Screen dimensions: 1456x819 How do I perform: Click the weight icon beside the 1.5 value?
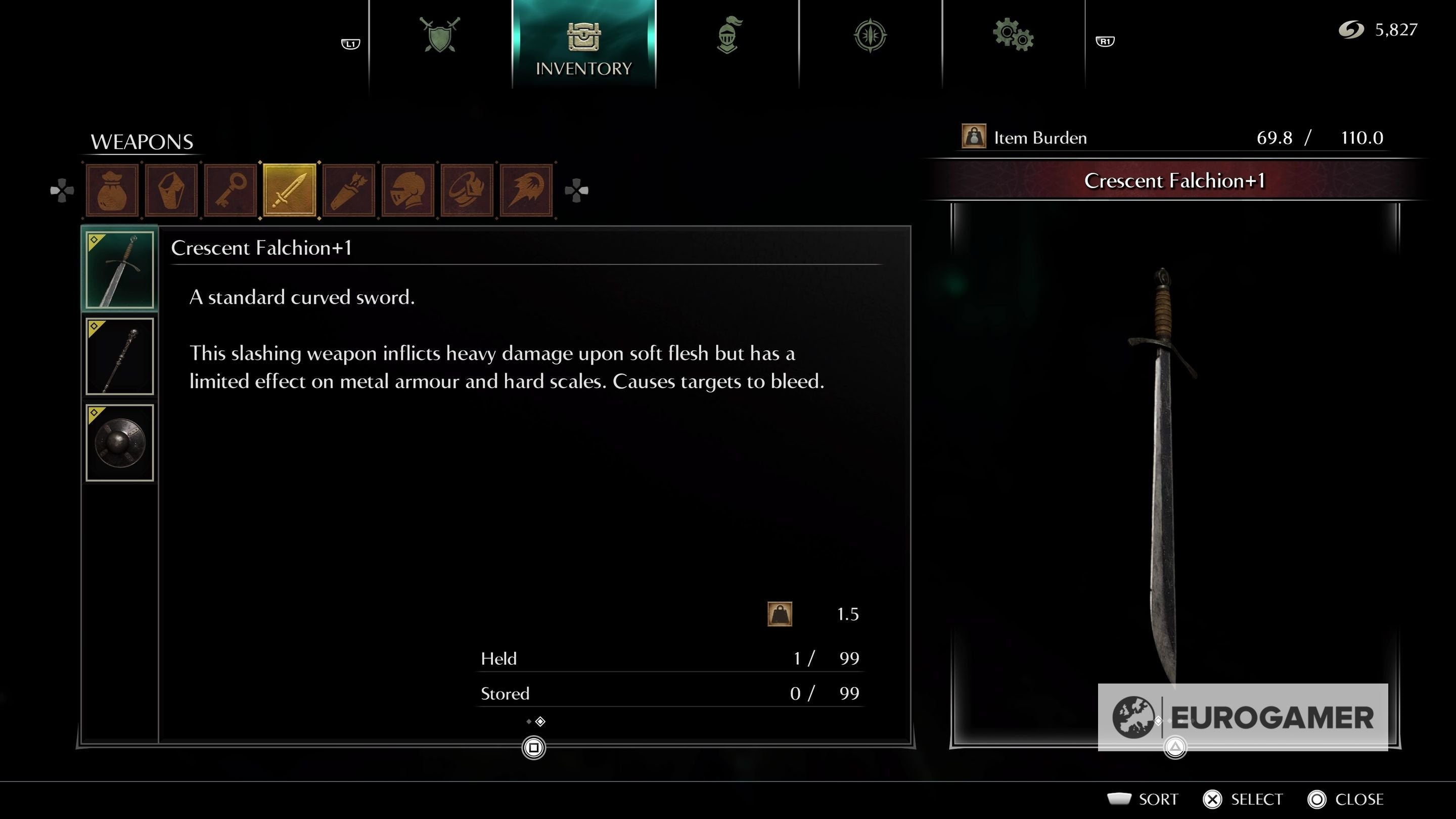[x=781, y=614]
